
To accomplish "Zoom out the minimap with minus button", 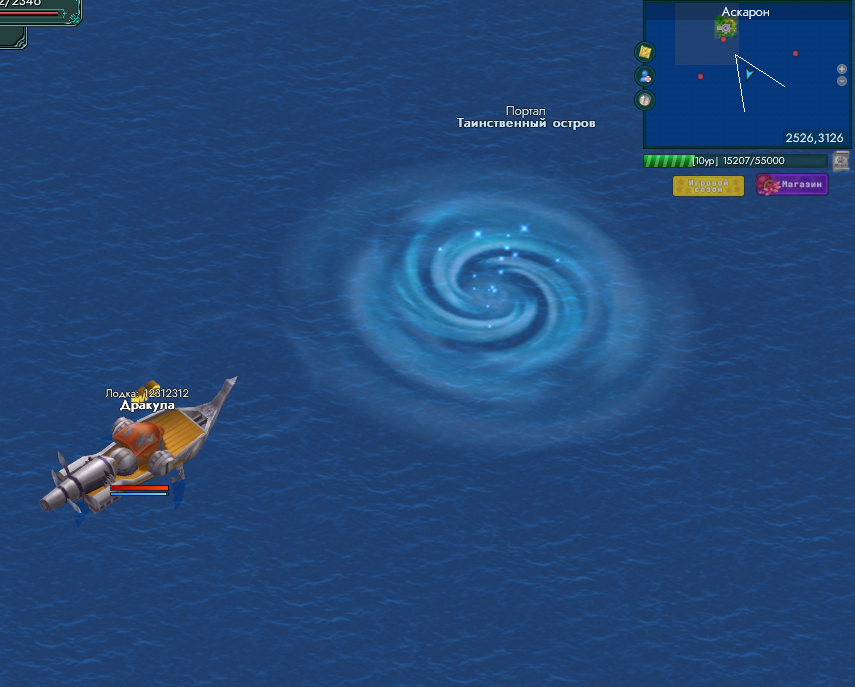I will coord(842,80).
